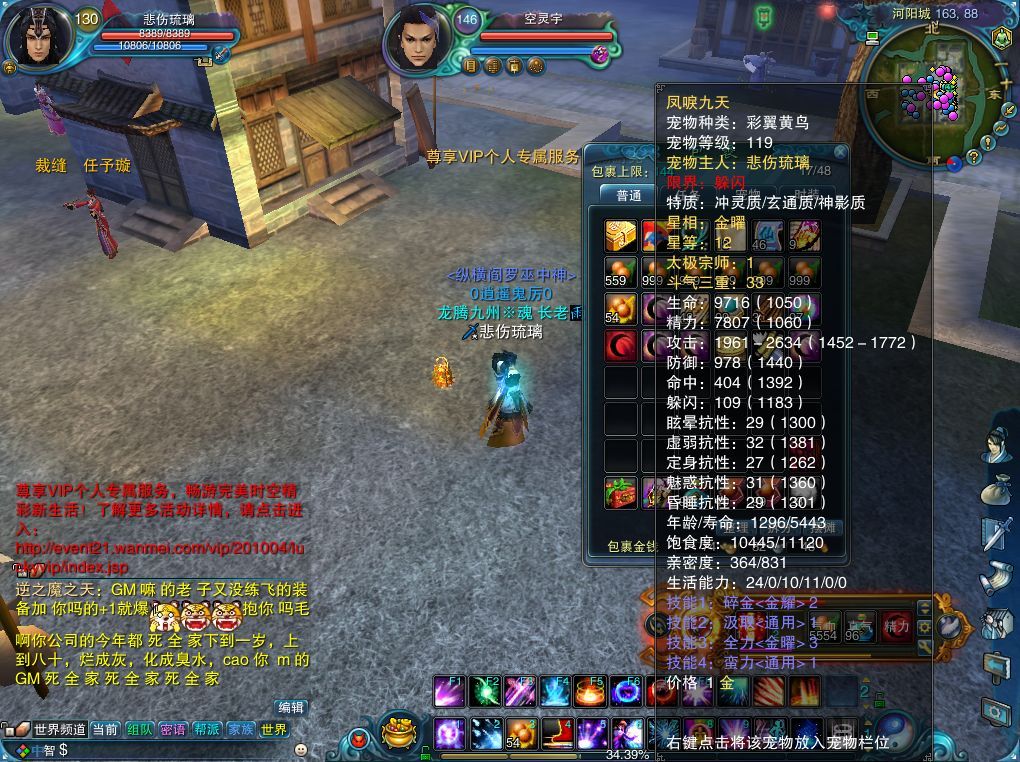Open the chat emoji smiley picker
The image size is (1020, 762).
(x=301, y=749)
